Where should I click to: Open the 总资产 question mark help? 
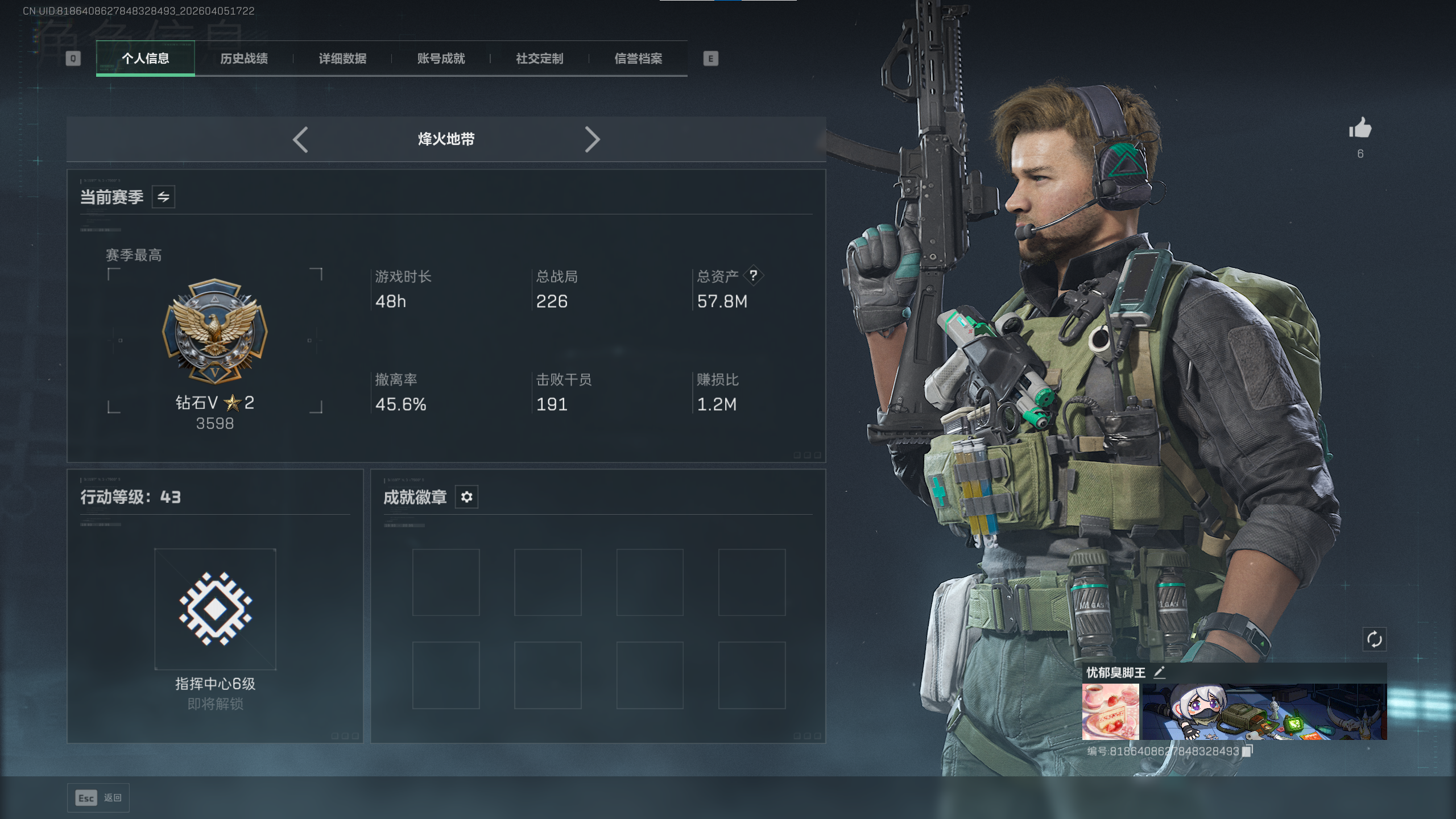tap(753, 276)
